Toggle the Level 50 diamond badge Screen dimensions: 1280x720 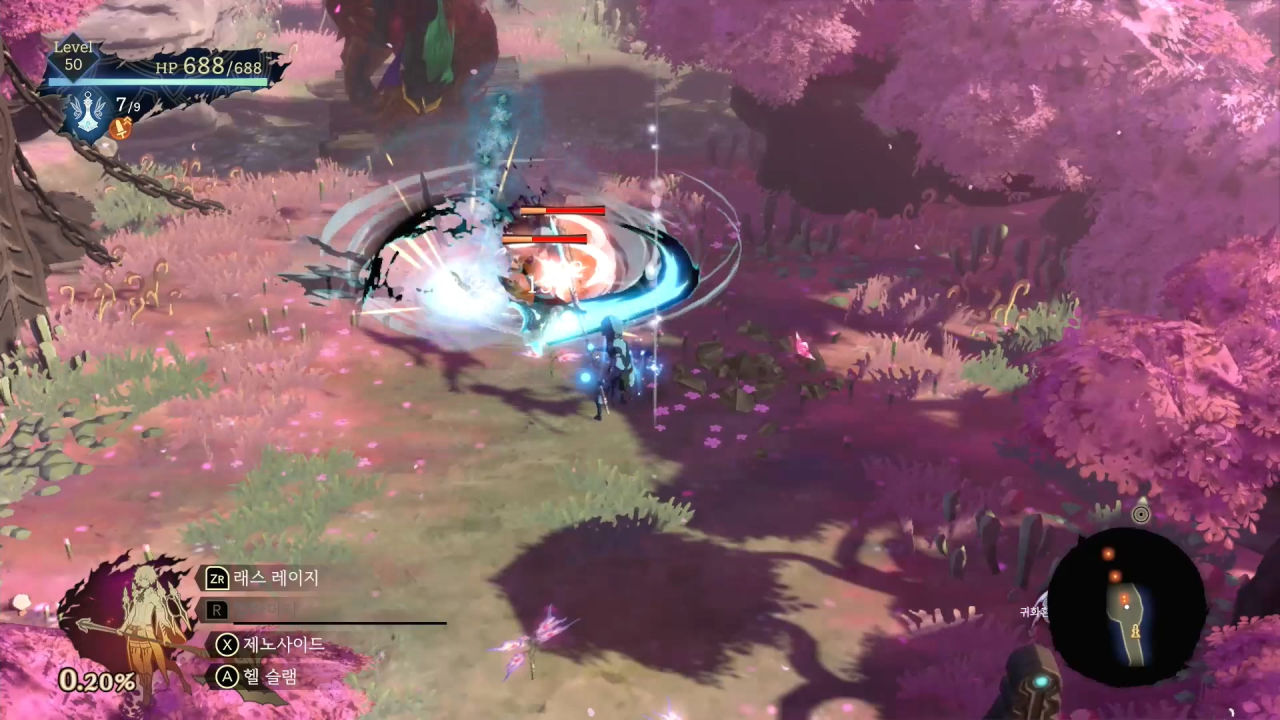[72, 55]
